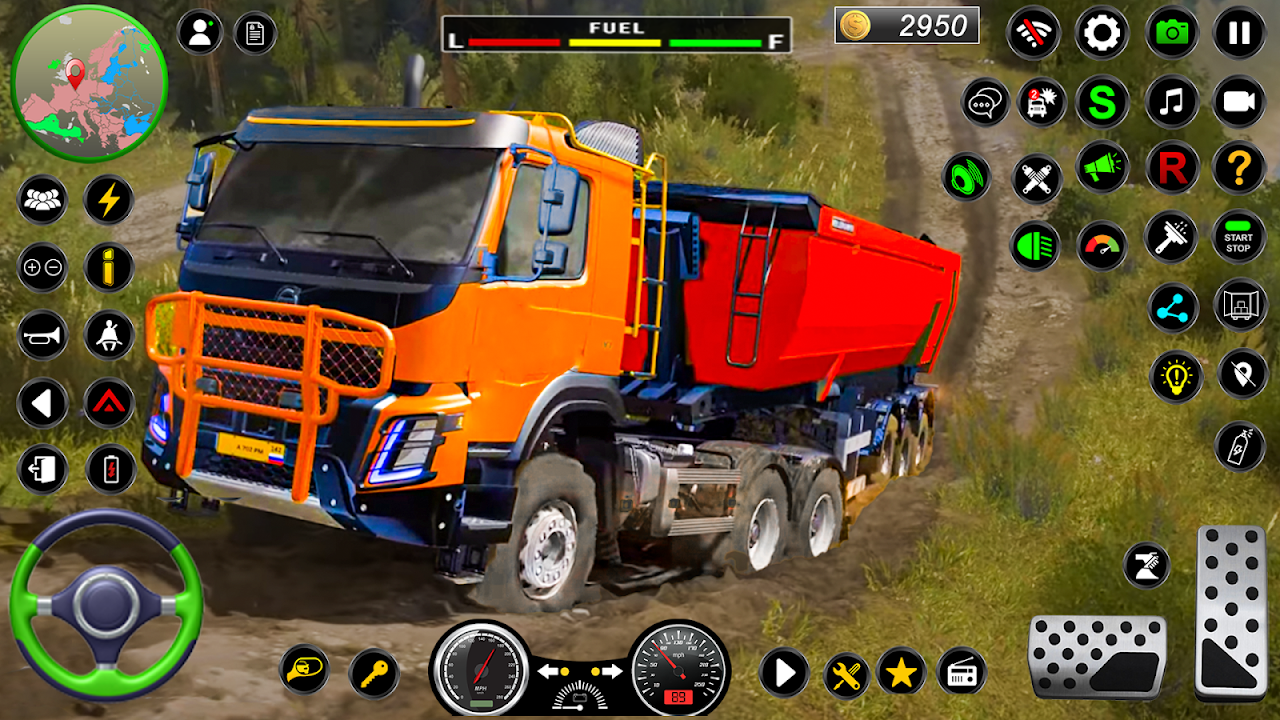Toggle the music note button
This screenshot has height=720, width=1280.
(1171, 102)
